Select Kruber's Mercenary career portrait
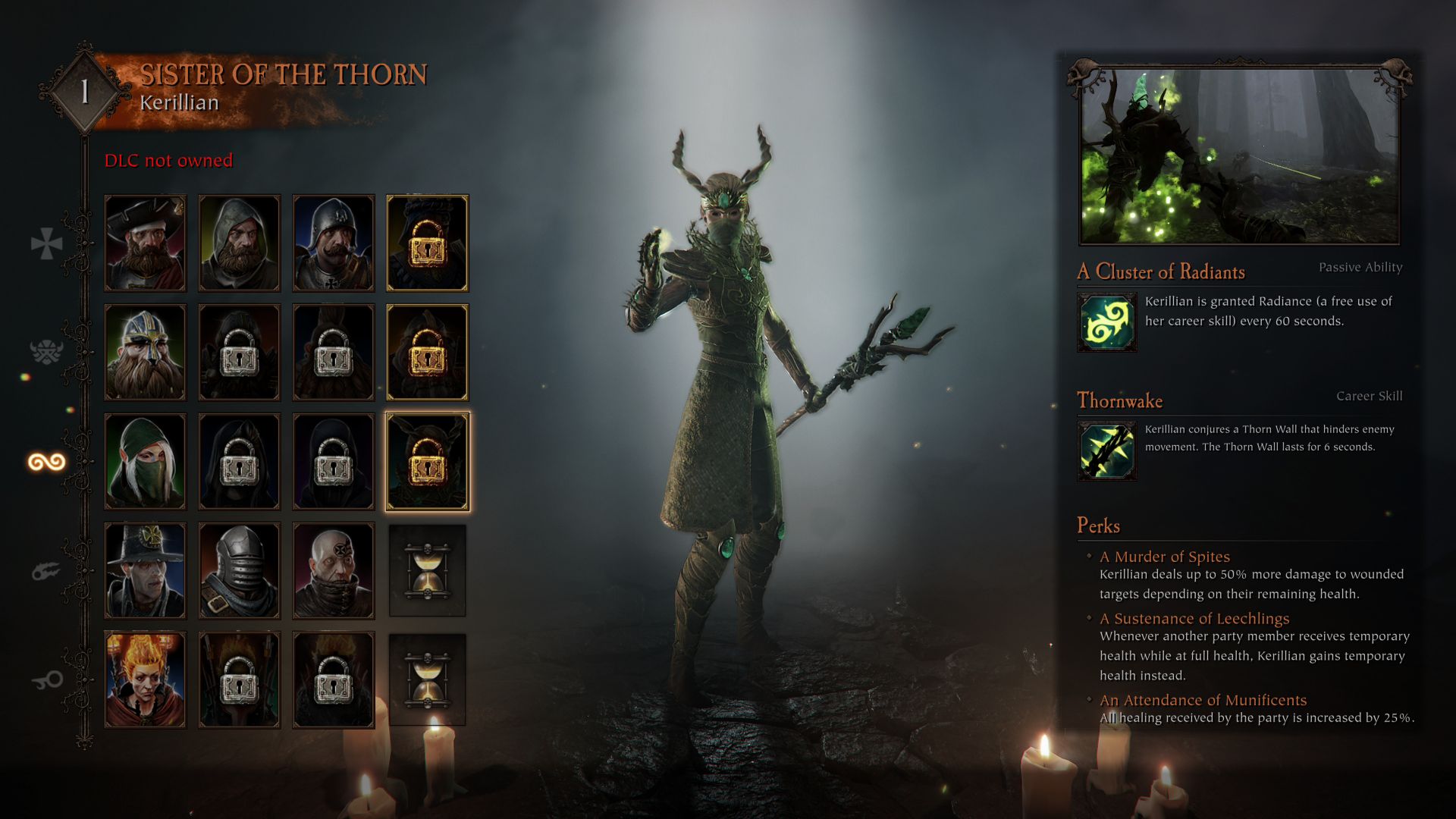This screenshot has height=819, width=1456. [x=145, y=243]
